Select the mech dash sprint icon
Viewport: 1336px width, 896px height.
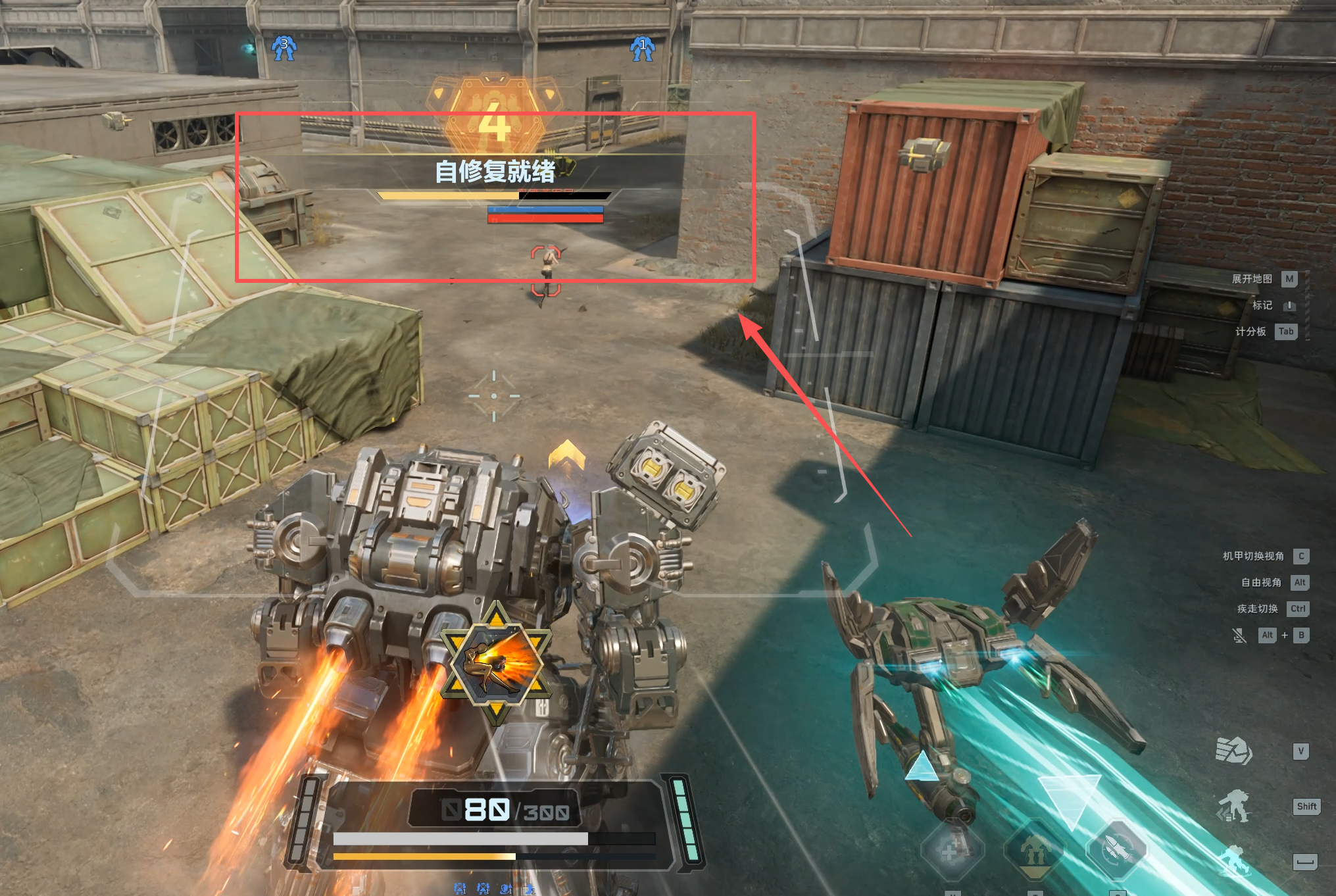point(1233,807)
